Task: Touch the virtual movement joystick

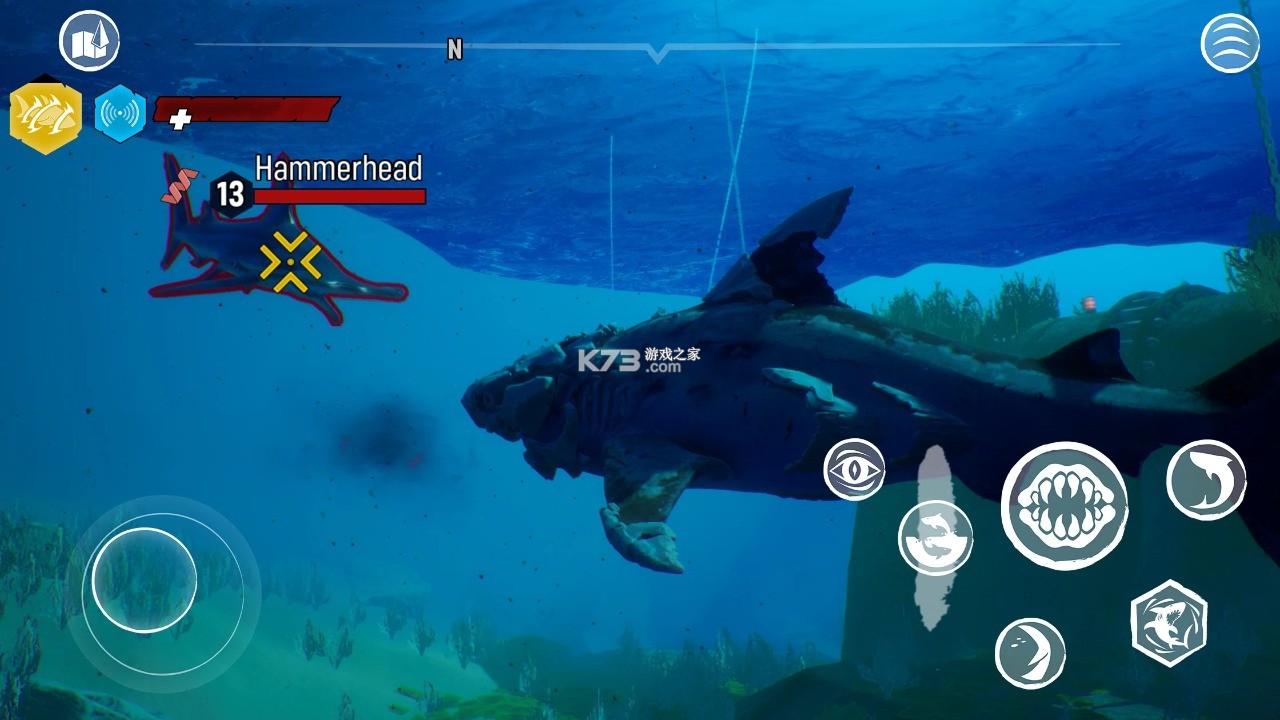Action: coord(144,580)
